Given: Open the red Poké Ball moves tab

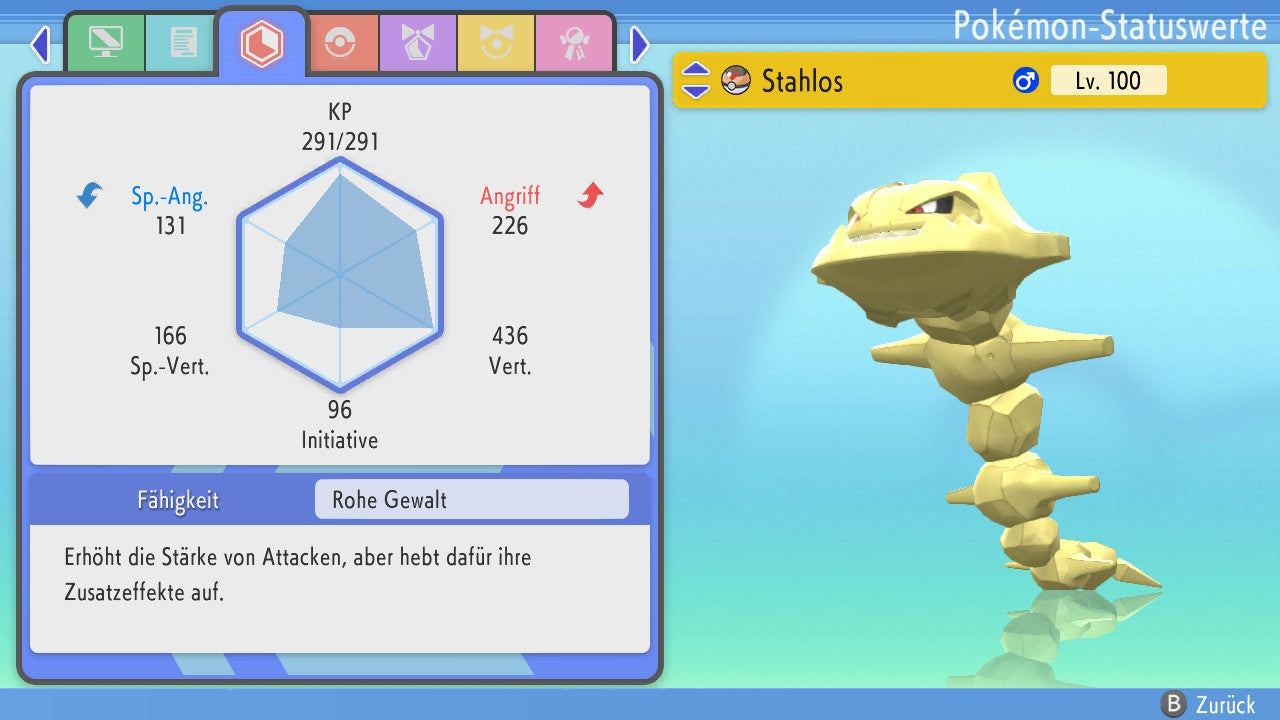Looking at the screenshot, I should pos(340,42).
